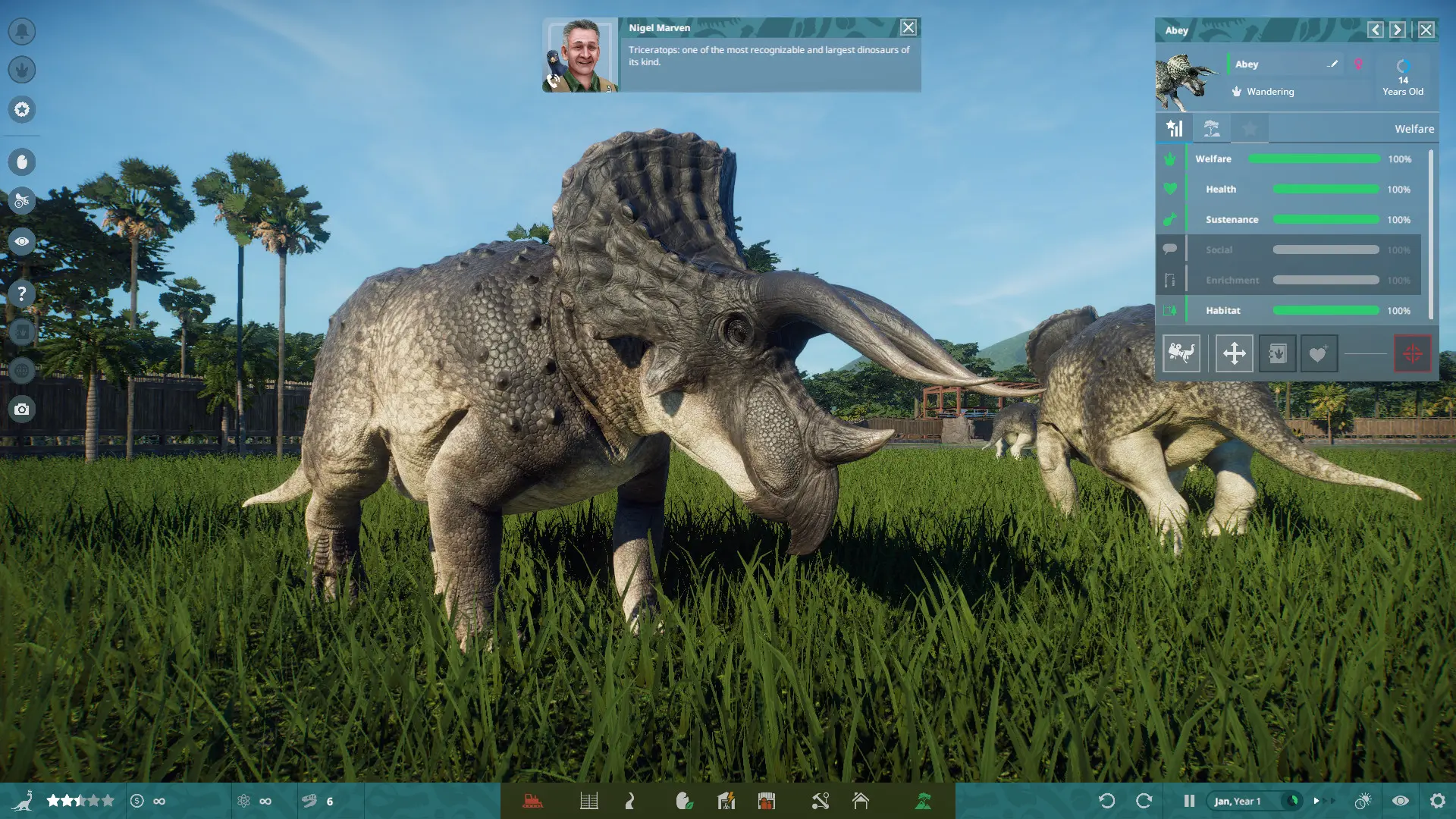1456x819 pixels.
Task: Go to next dinosaur with right chevron
Action: click(x=1397, y=30)
